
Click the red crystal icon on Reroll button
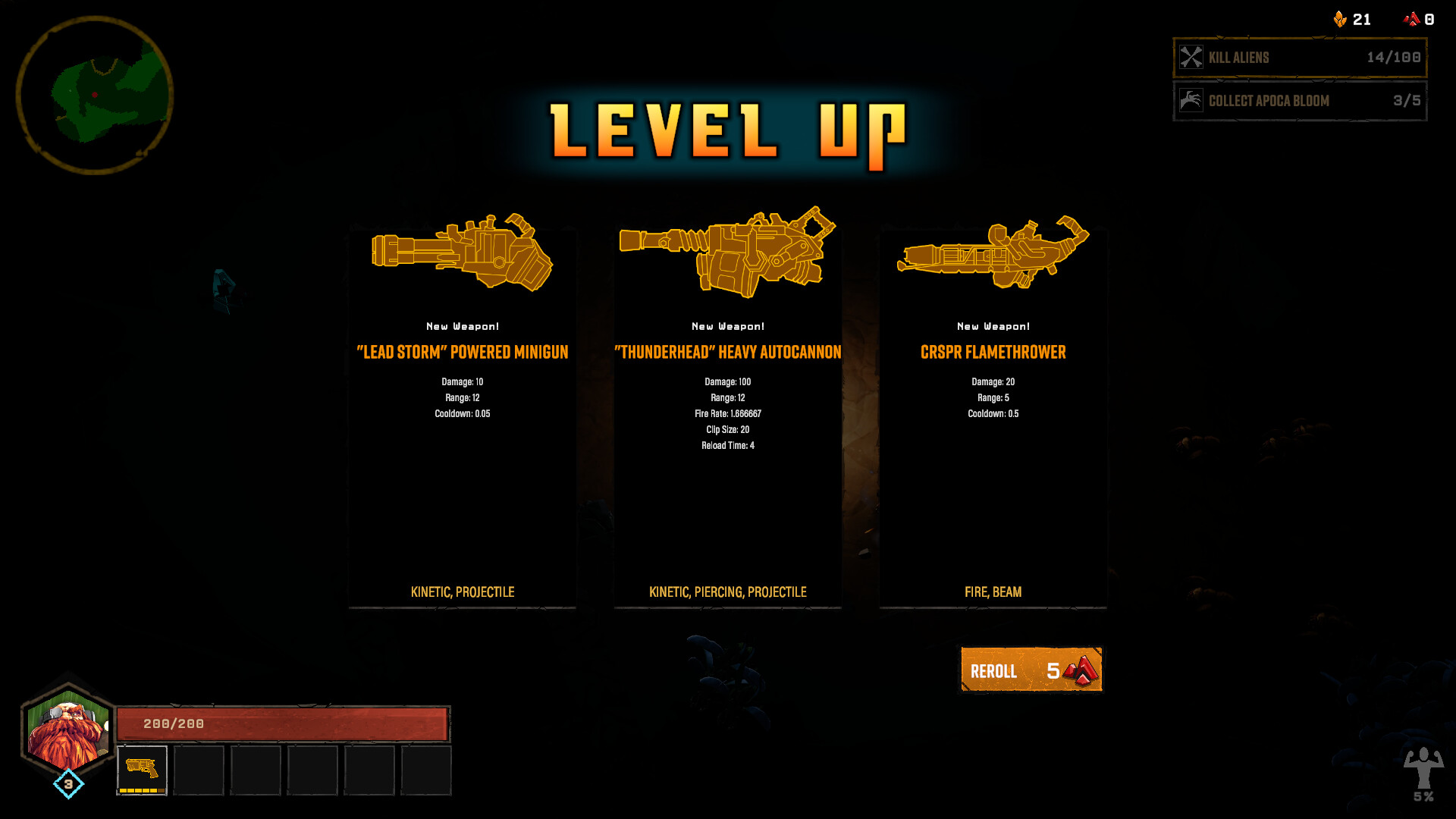pos(1080,670)
